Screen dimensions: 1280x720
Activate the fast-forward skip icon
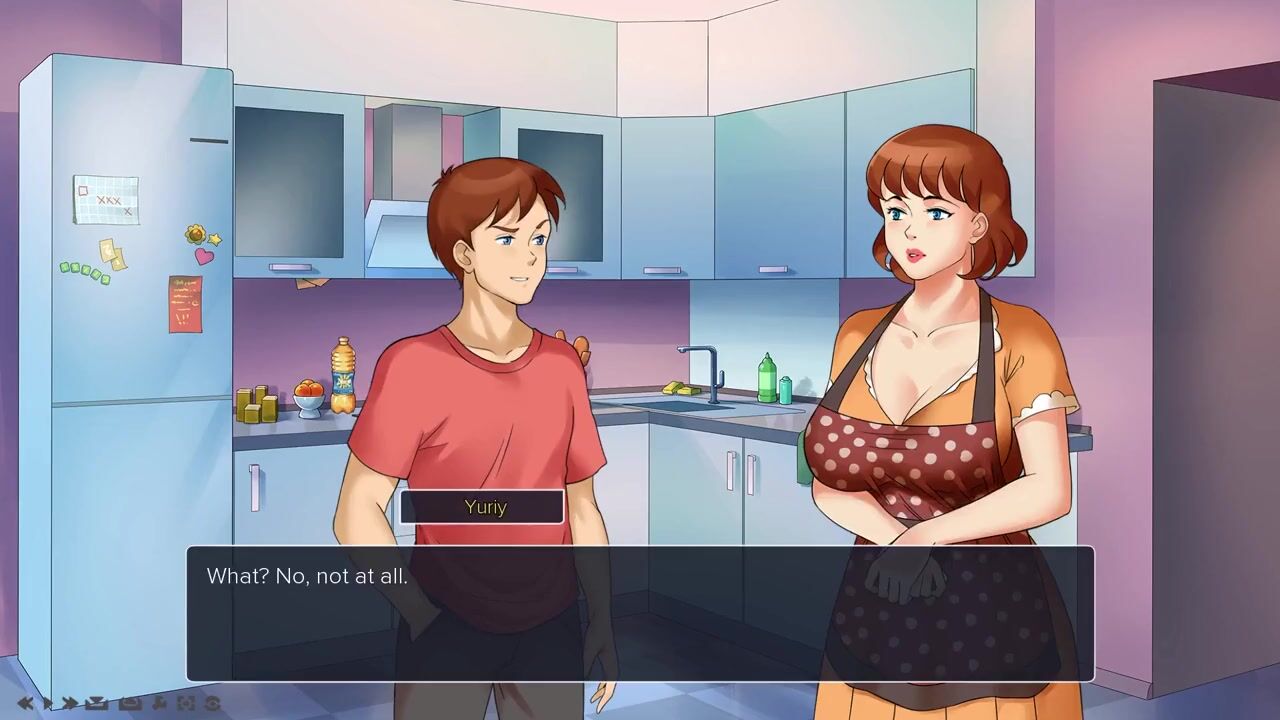tap(70, 703)
